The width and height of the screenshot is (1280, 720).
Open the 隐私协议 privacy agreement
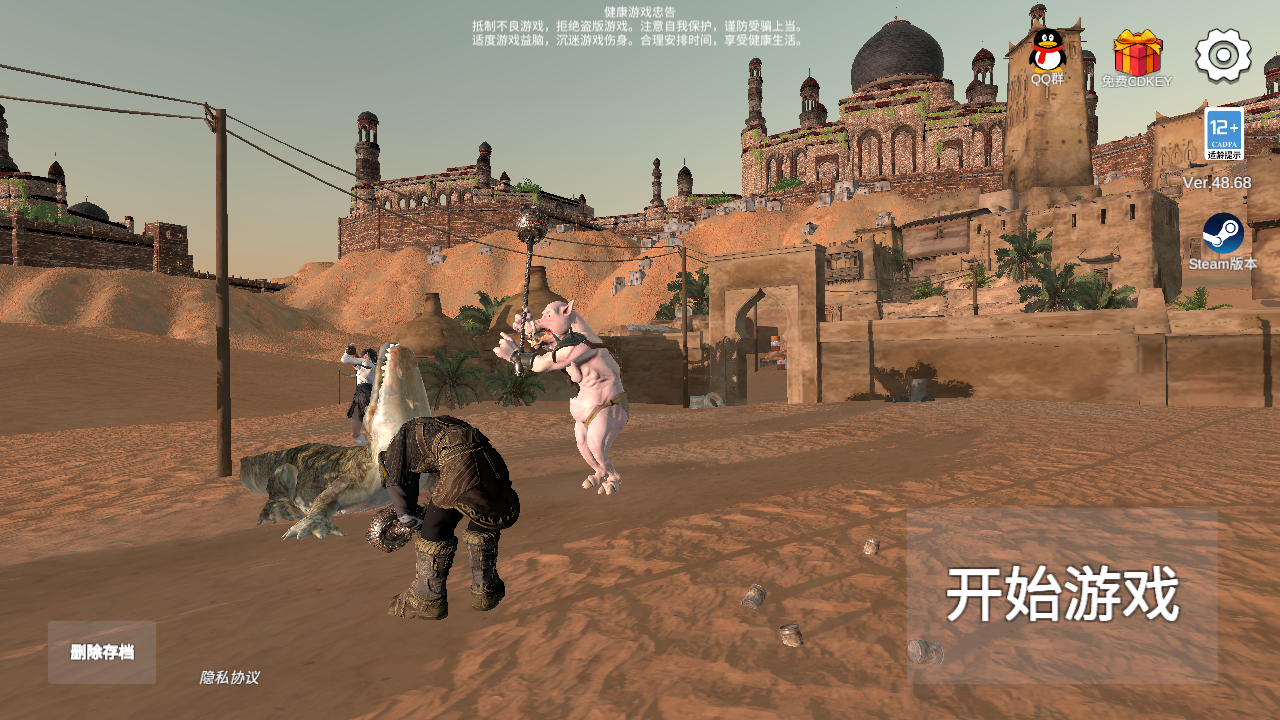click(229, 677)
